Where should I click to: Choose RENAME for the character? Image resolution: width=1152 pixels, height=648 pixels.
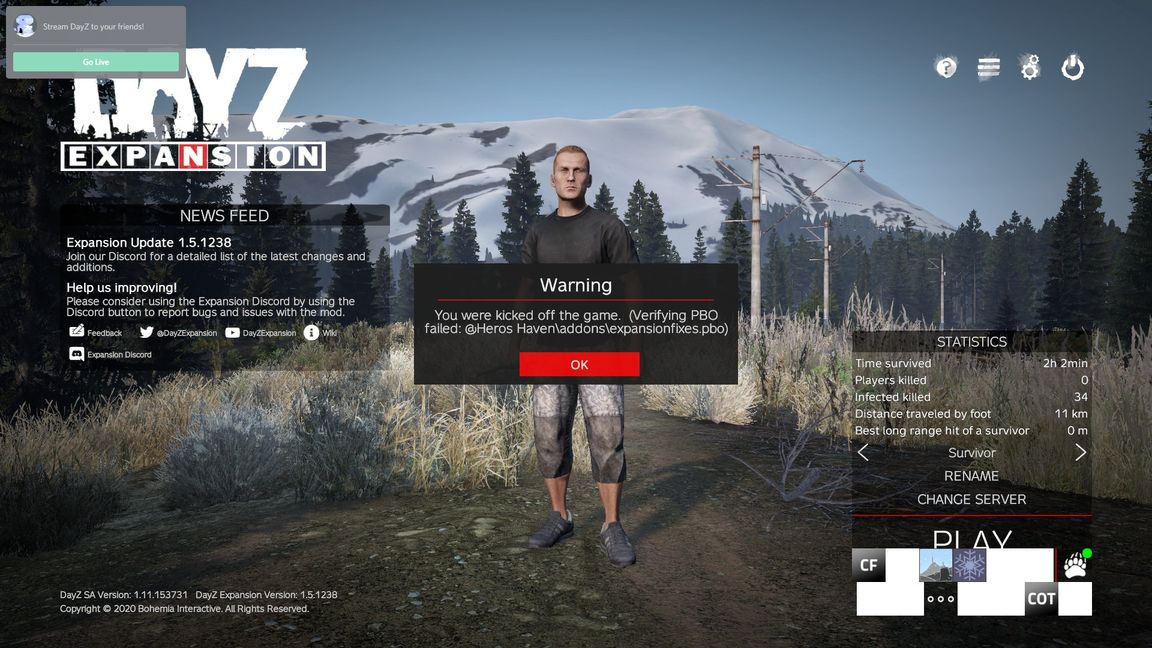click(x=971, y=476)
